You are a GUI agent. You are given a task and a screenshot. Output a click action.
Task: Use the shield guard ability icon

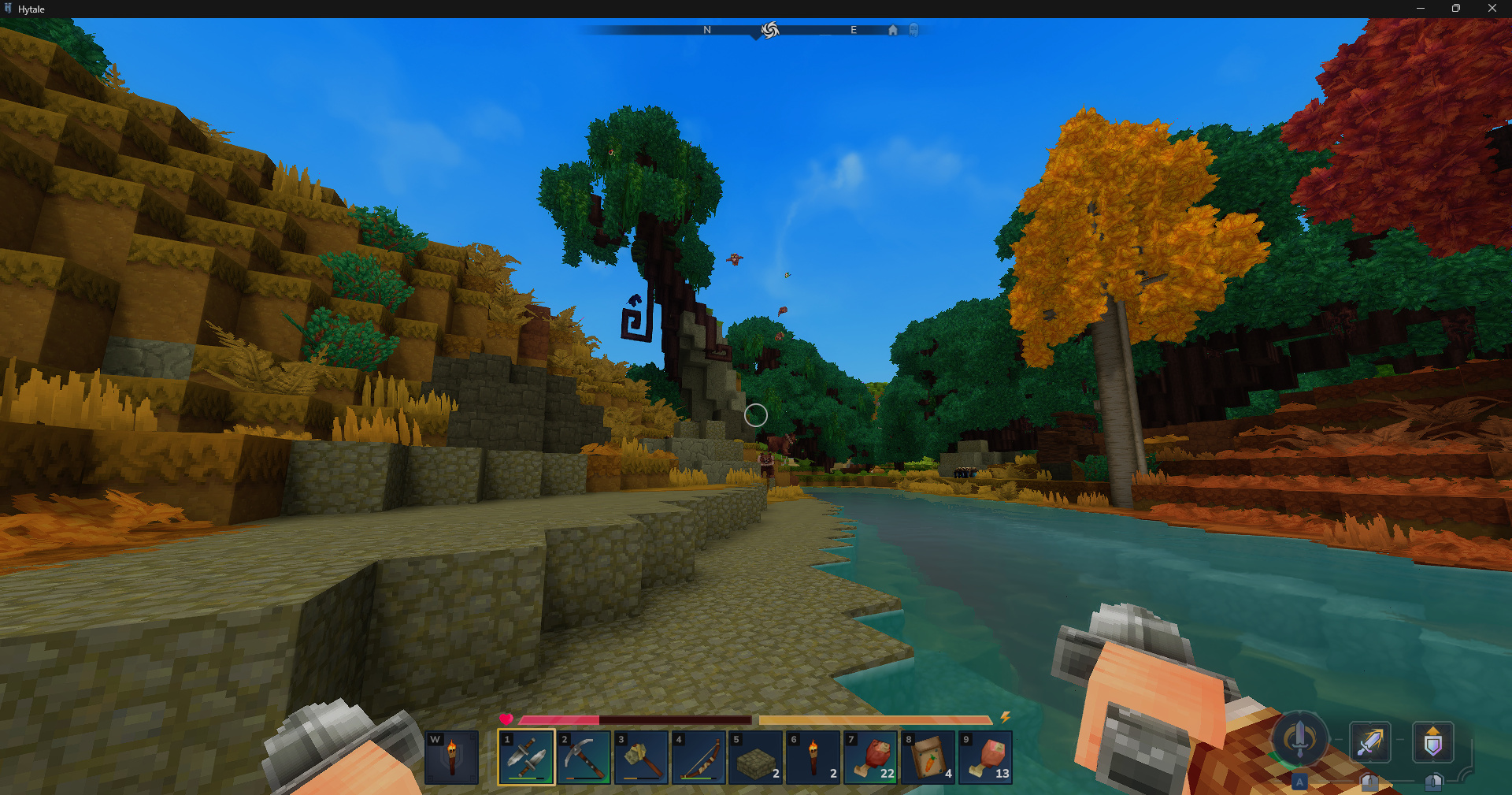[x=1432, y=741]
